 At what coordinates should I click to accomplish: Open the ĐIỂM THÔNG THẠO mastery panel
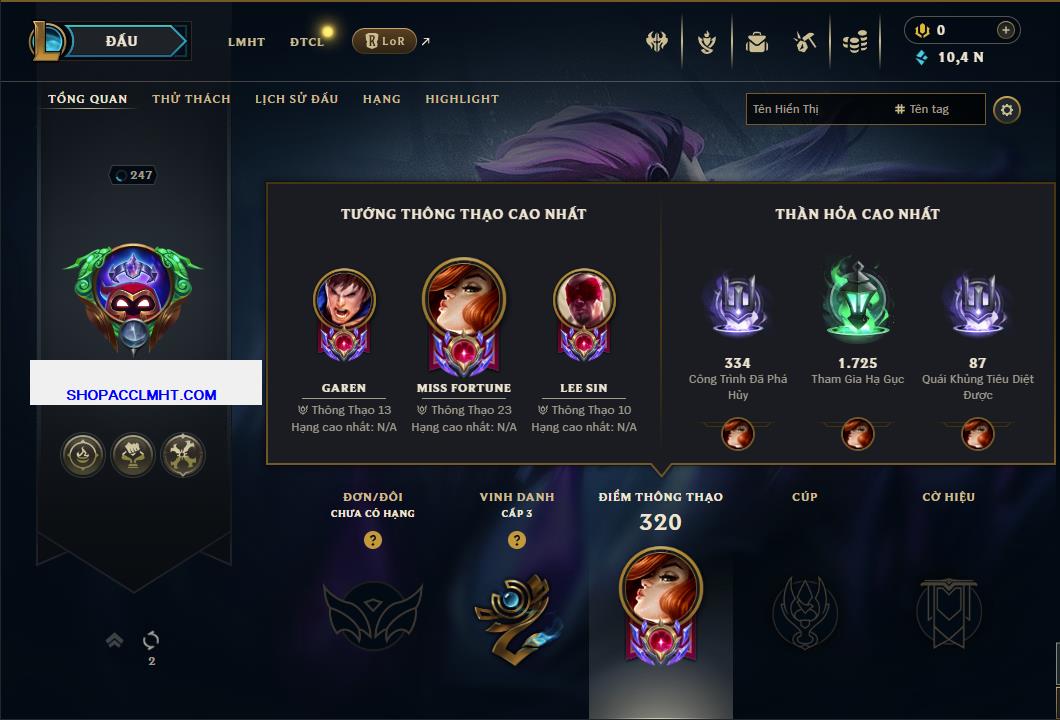tap(660, 600)
